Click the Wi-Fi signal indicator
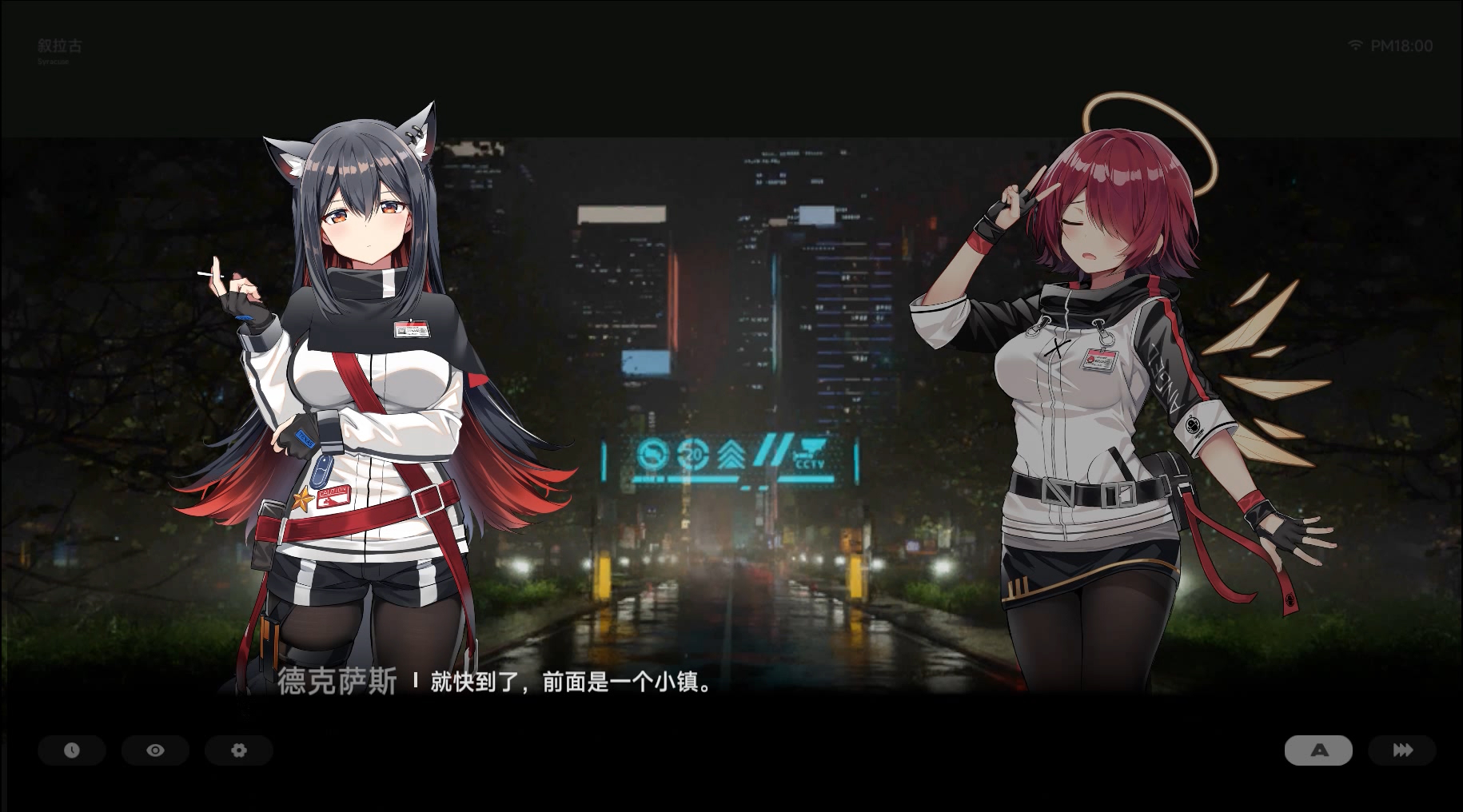 click(1354, 46)
